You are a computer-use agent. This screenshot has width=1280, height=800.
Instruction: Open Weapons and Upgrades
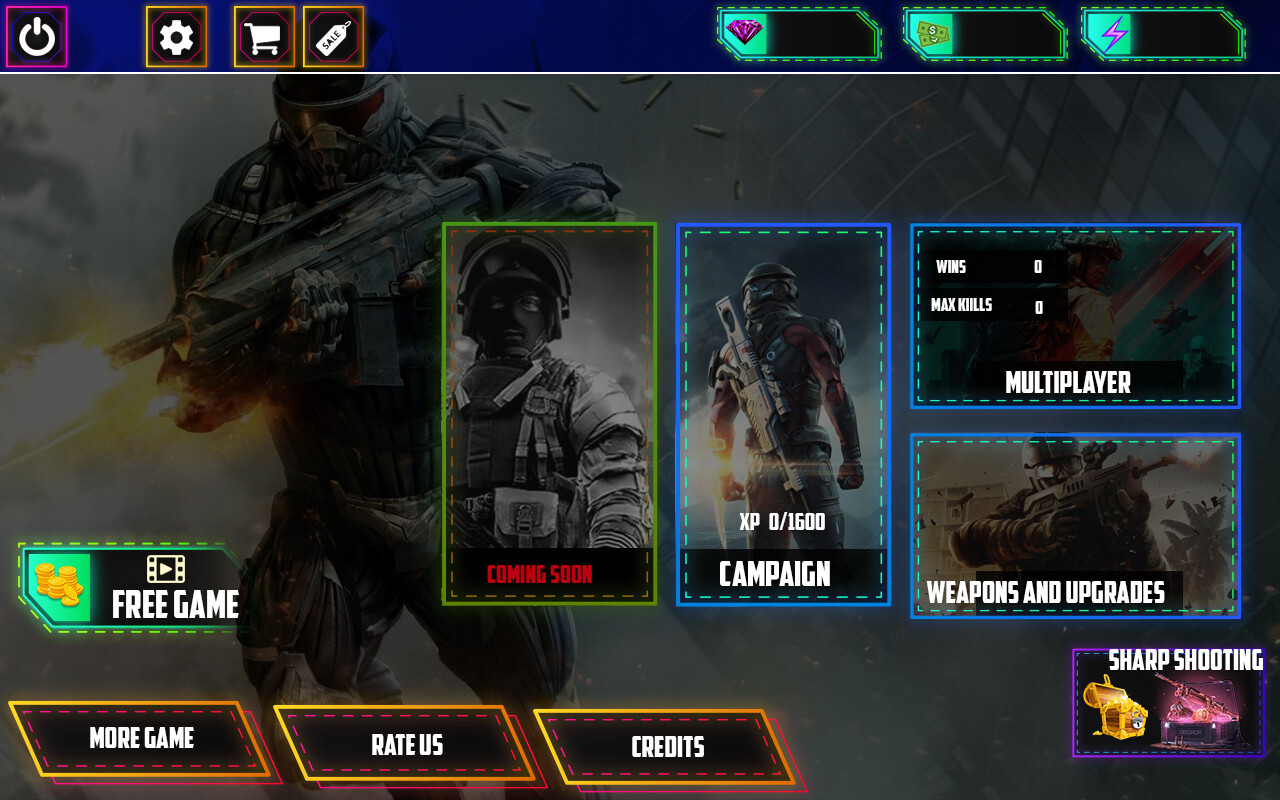click(x=1075, y=526)
